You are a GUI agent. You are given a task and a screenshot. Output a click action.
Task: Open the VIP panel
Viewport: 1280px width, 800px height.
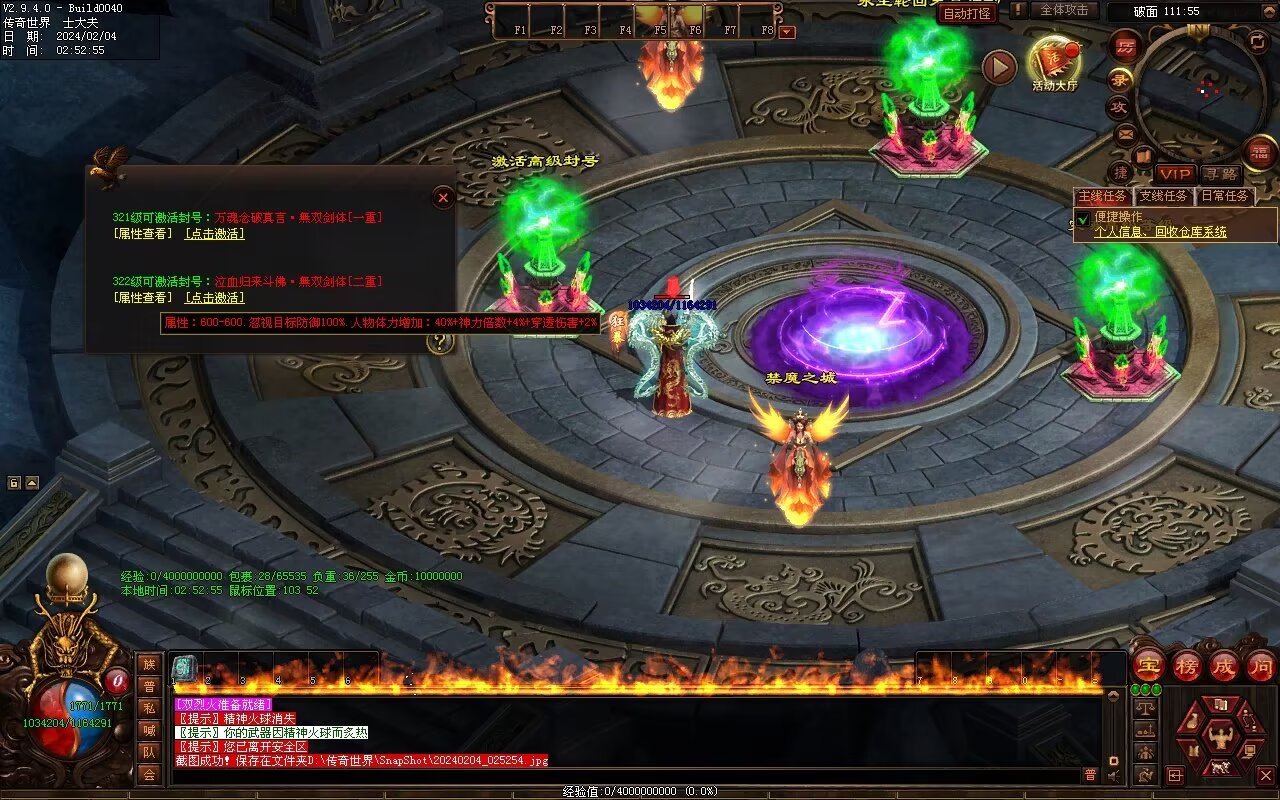click(x=1175, y=174)
